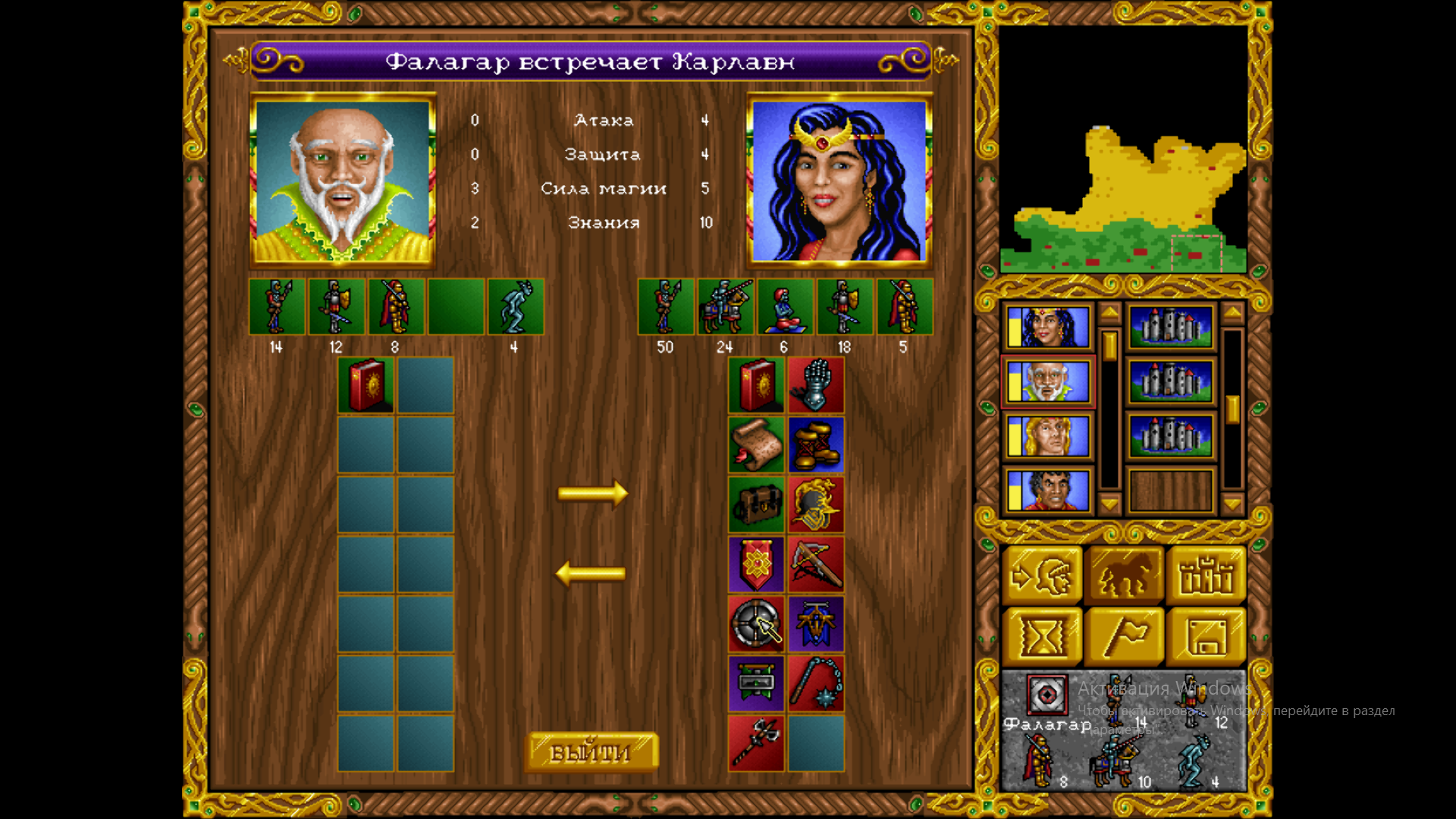Select the crossbow artifact
Image resolution: width=1456 pixels, height=819 pixels.
click(816, 563)
